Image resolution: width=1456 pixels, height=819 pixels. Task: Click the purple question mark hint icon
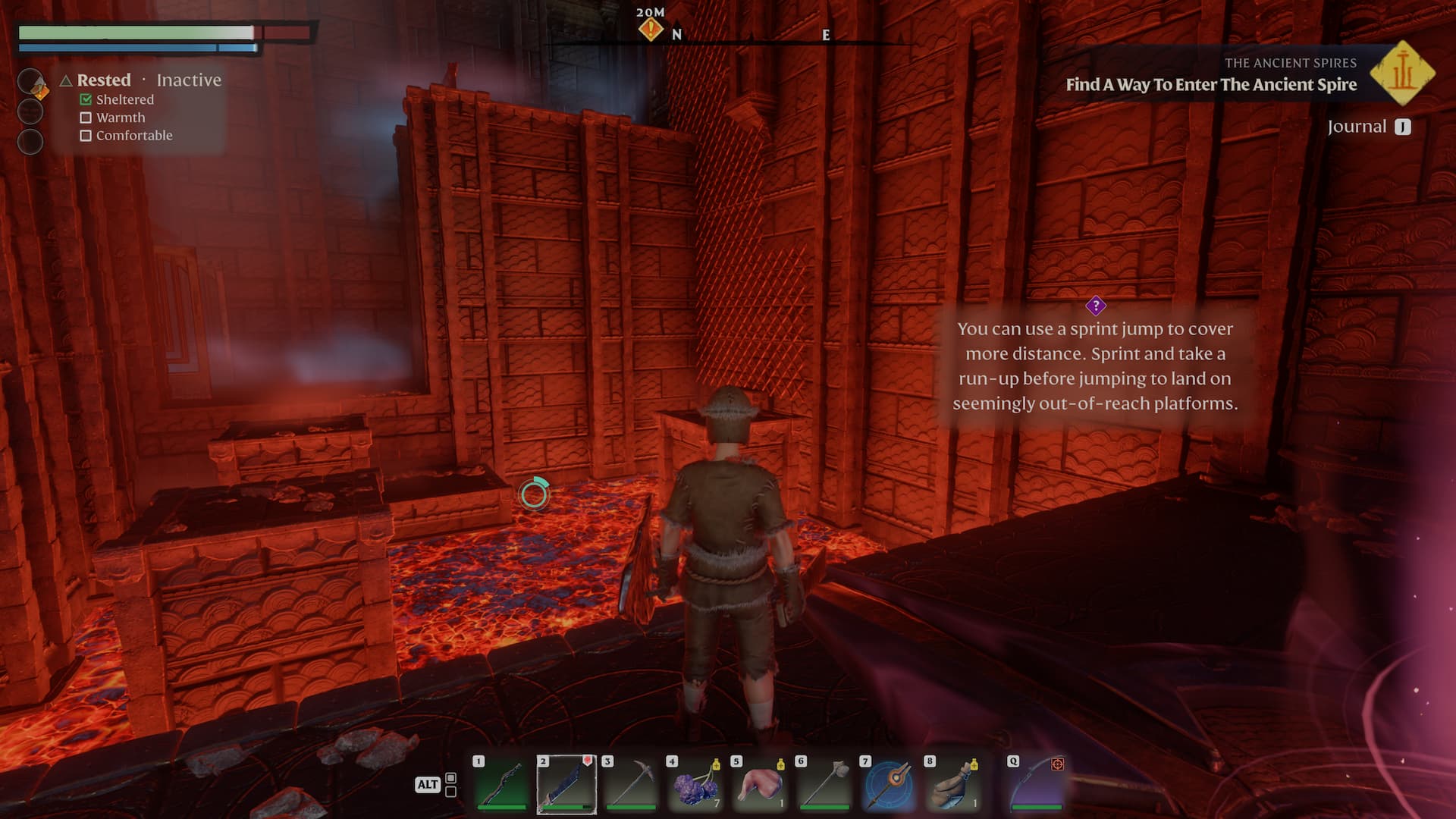[1095, 306]
